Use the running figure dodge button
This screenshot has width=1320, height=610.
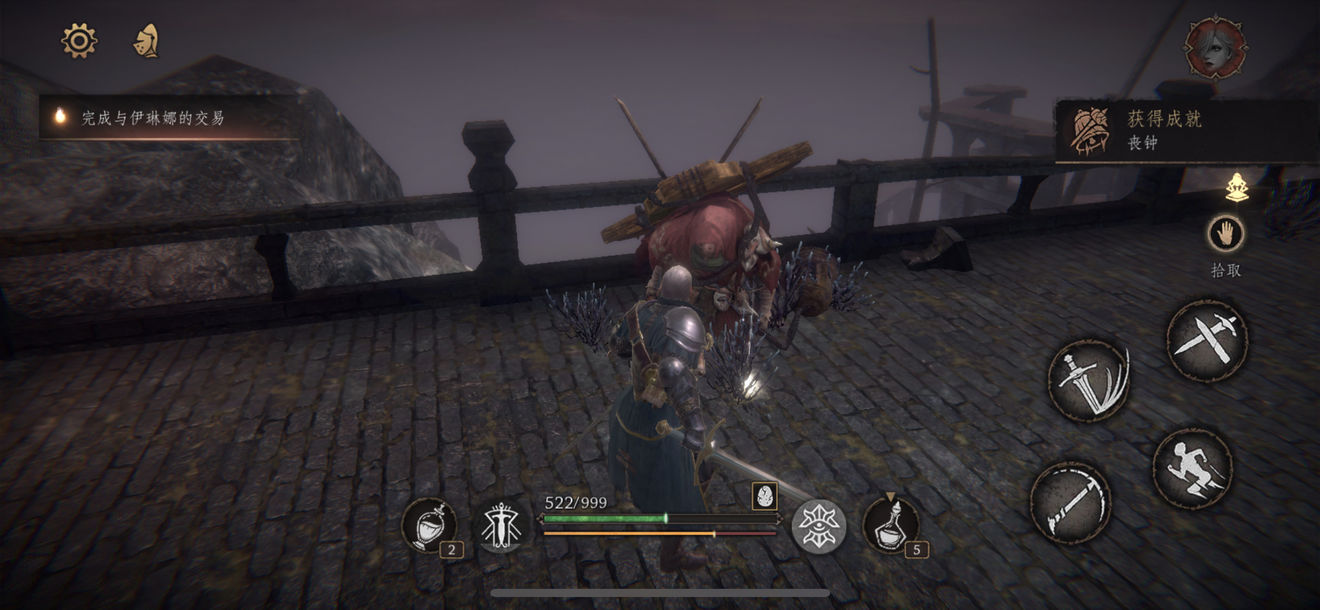(1192, 468)
